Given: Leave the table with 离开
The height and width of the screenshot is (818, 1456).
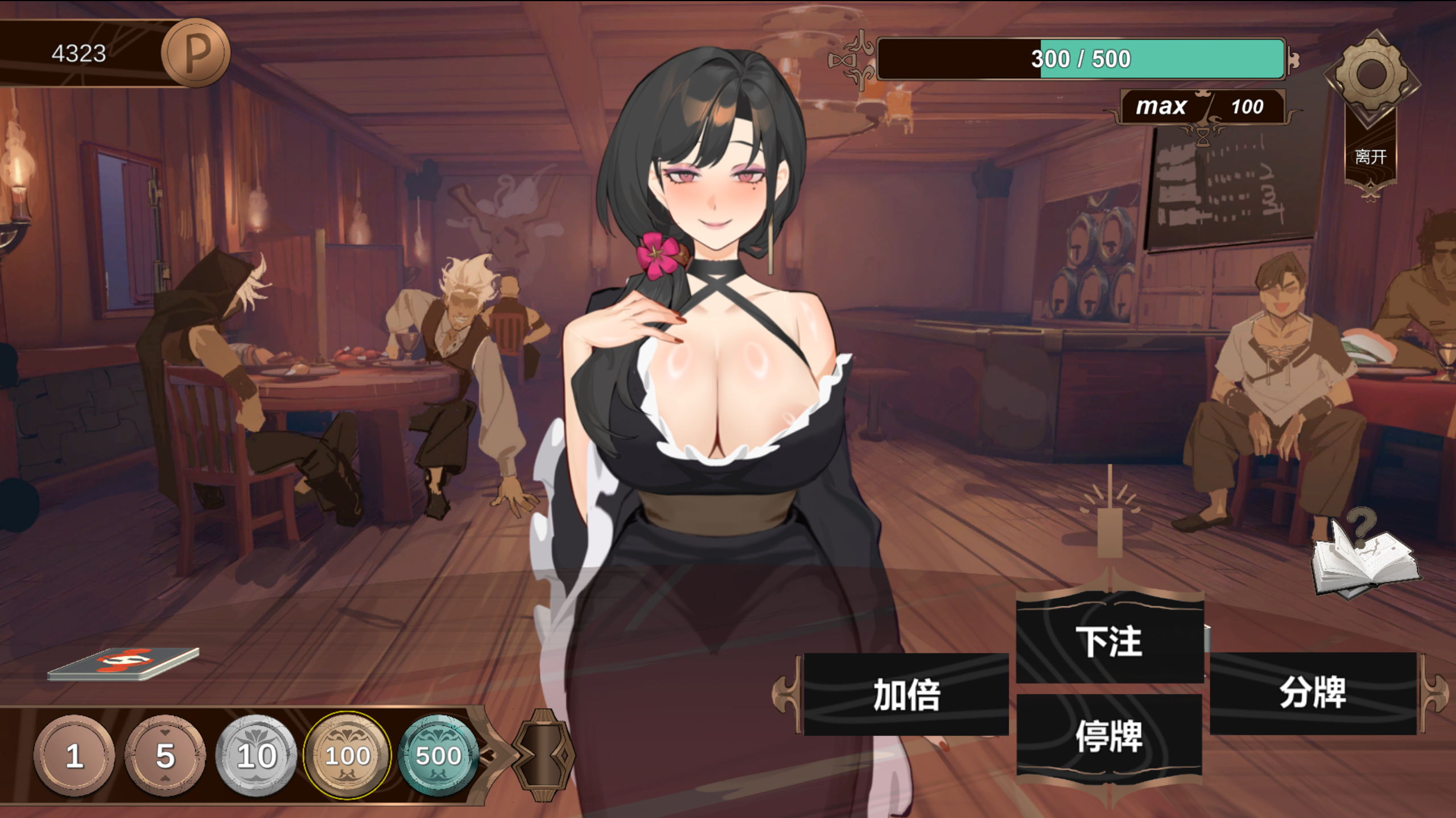Looking at the screenshot, I should tap(1371, 157).
